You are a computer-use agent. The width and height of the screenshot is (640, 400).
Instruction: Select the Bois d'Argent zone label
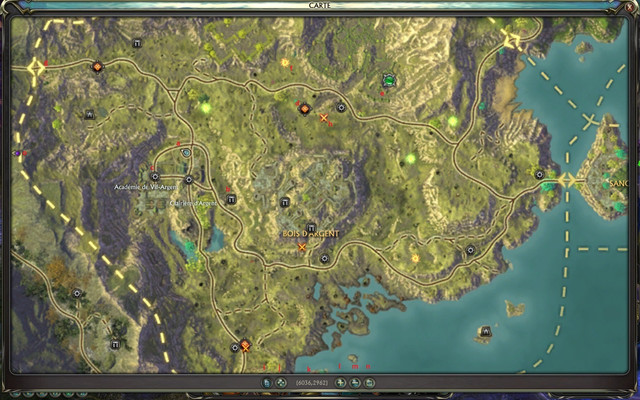311,234
